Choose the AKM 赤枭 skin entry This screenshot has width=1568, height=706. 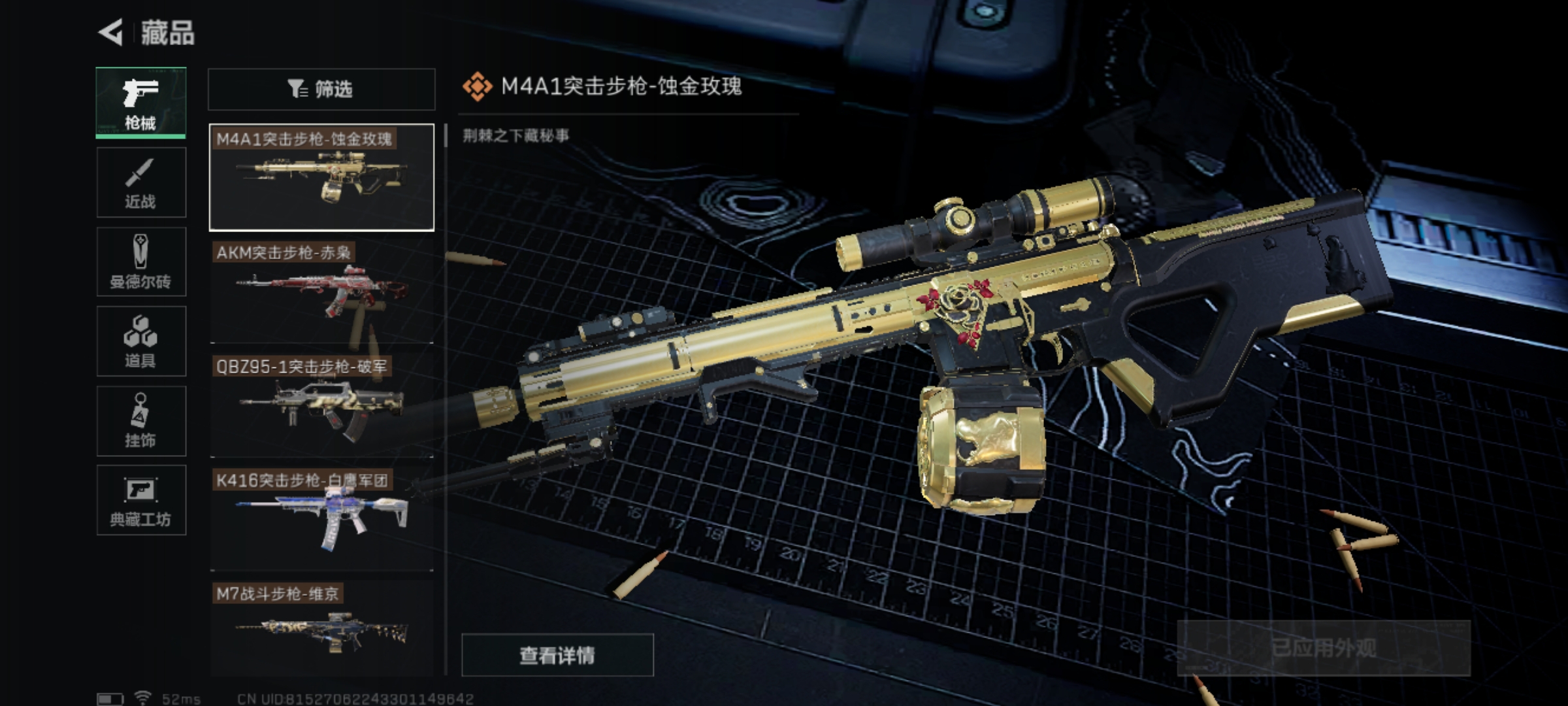pos(321,292)
